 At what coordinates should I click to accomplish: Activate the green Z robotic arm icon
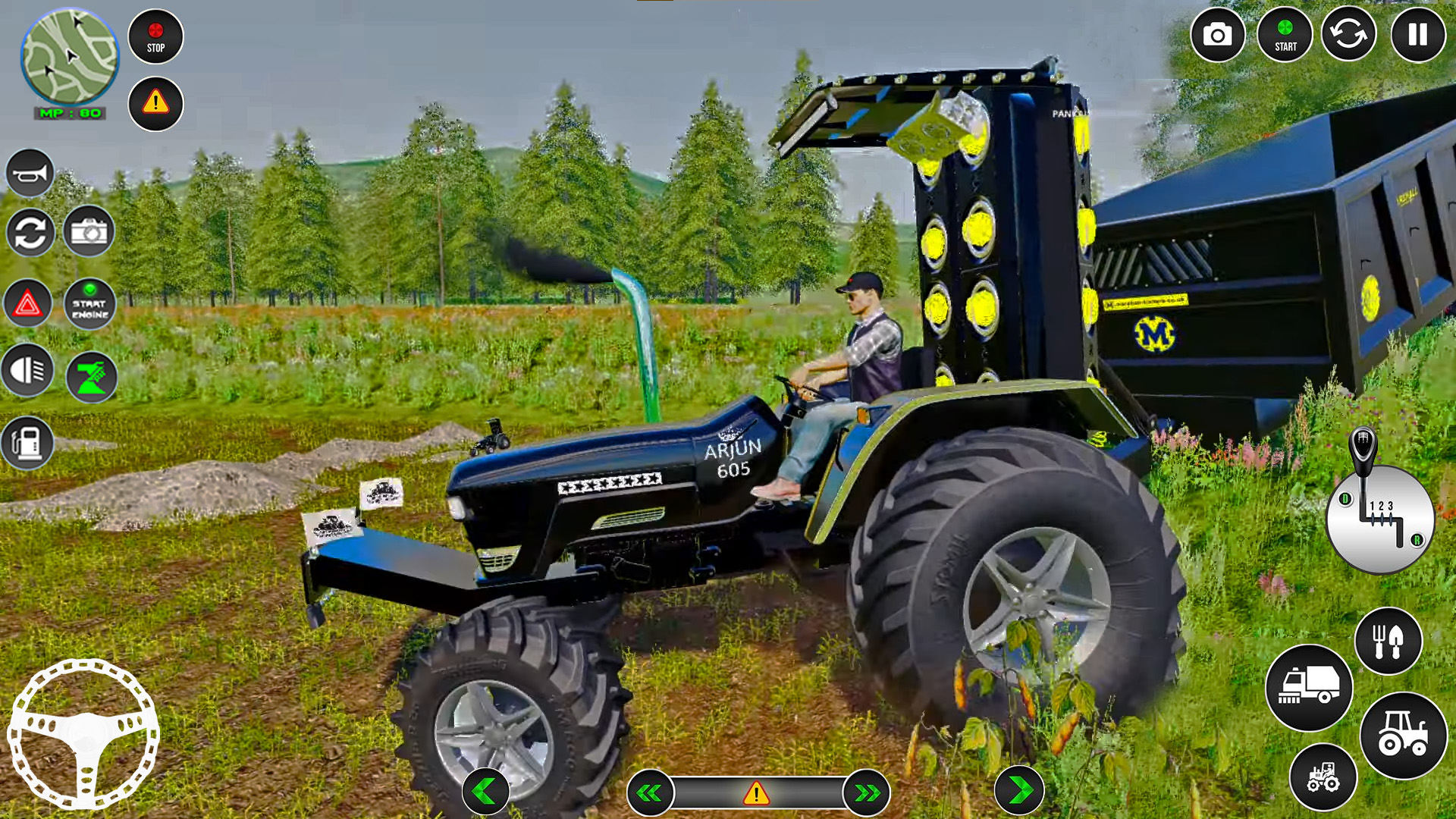(x=92, y=376)
